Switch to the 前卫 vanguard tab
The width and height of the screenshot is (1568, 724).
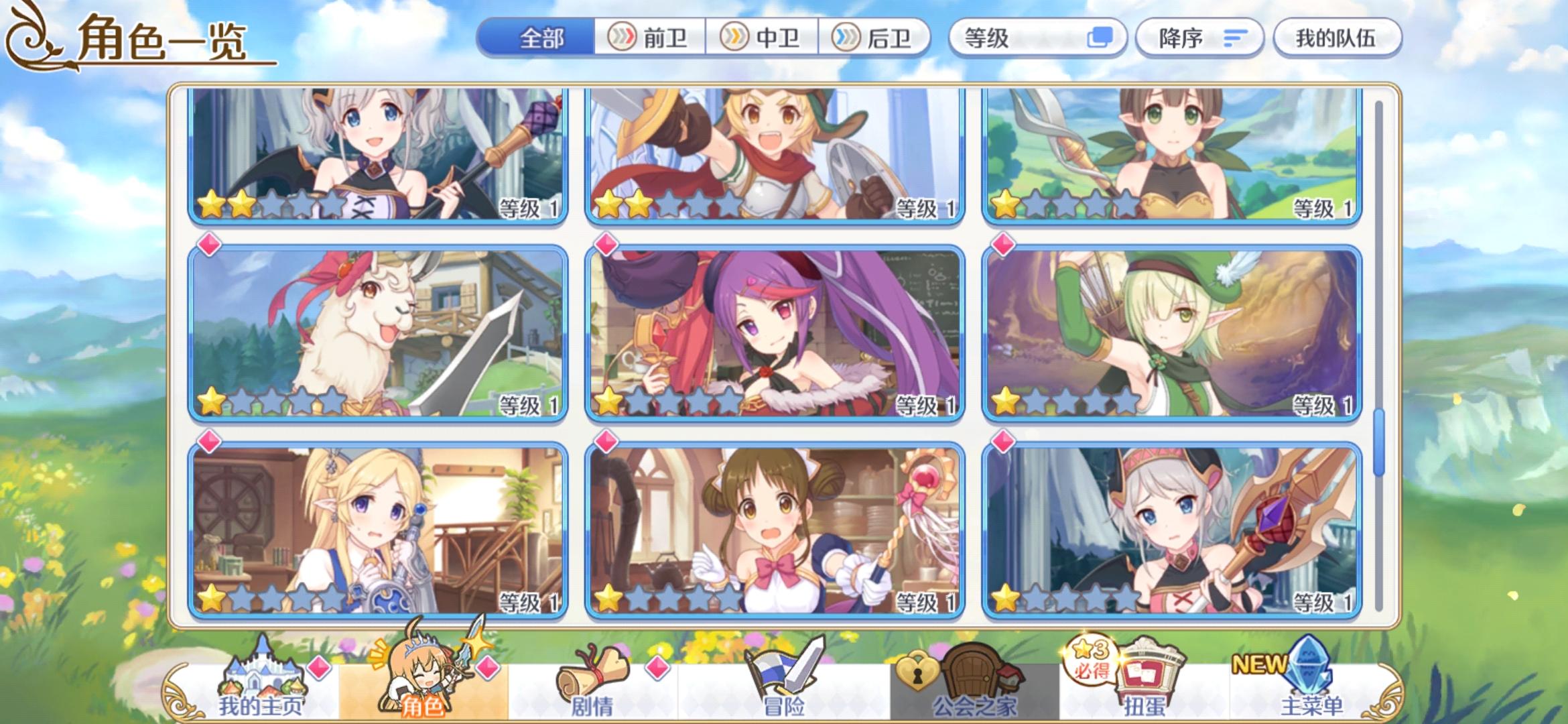point(650,39)
